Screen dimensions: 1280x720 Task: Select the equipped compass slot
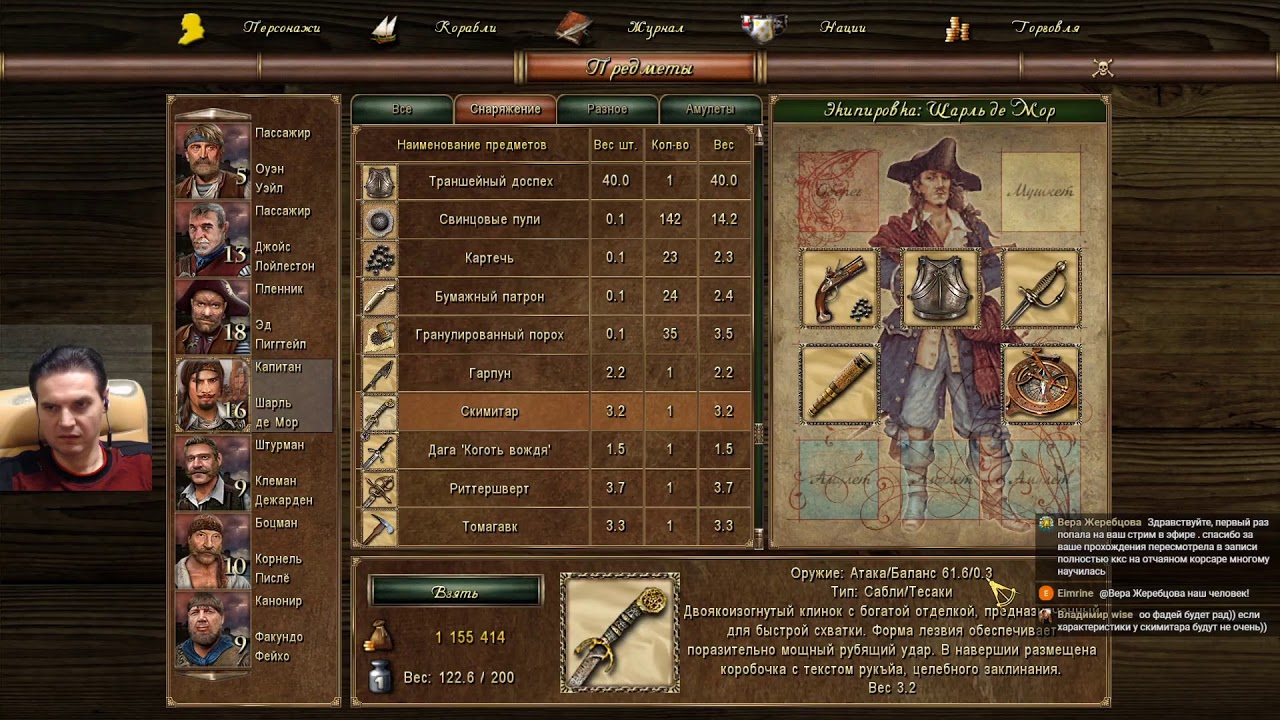[1041, 384]
